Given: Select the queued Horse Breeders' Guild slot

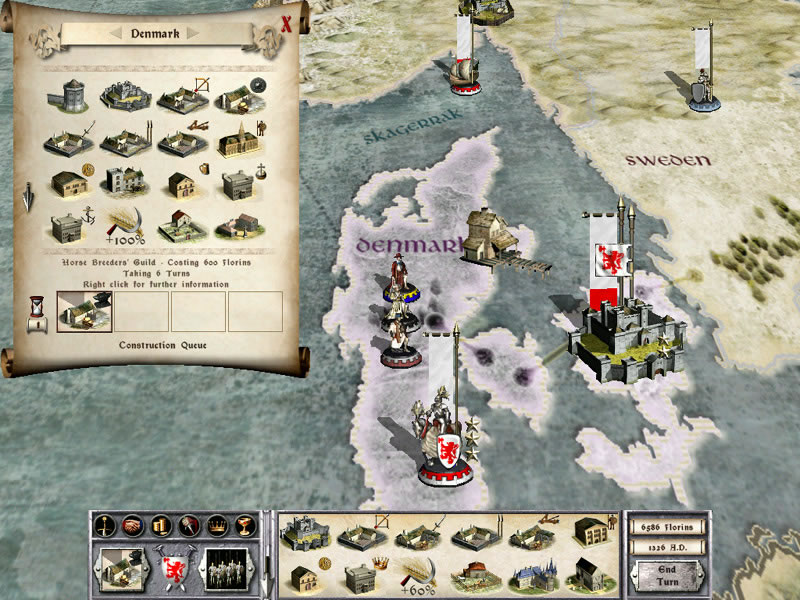Looking at the screenshot, I should pos(85,311).
